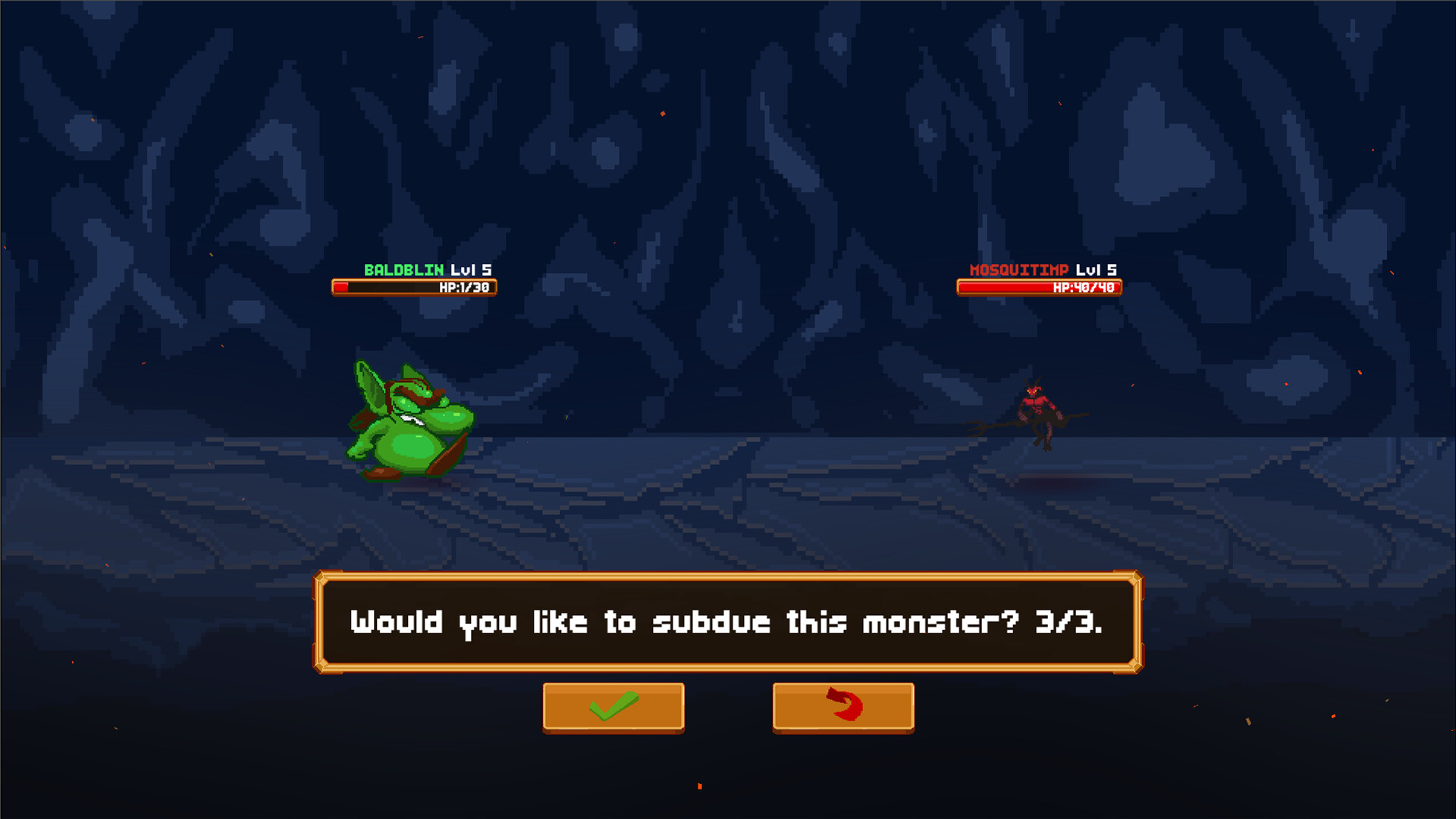The image size is (1456, 819).
Task: Click the checkmark inside the left orange button
Action: coord(613,707)
